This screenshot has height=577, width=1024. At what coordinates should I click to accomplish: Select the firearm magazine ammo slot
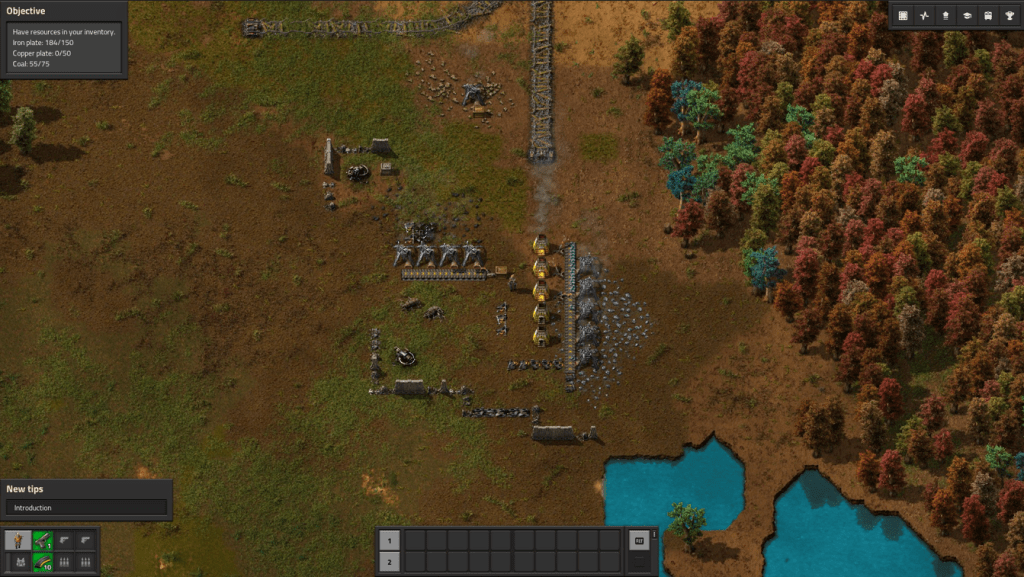(x=42, y=562)
